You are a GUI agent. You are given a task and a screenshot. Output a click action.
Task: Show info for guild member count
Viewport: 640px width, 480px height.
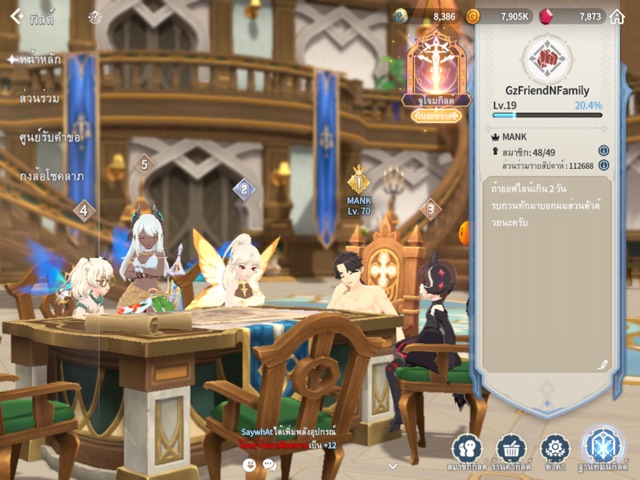coord(603,151)
